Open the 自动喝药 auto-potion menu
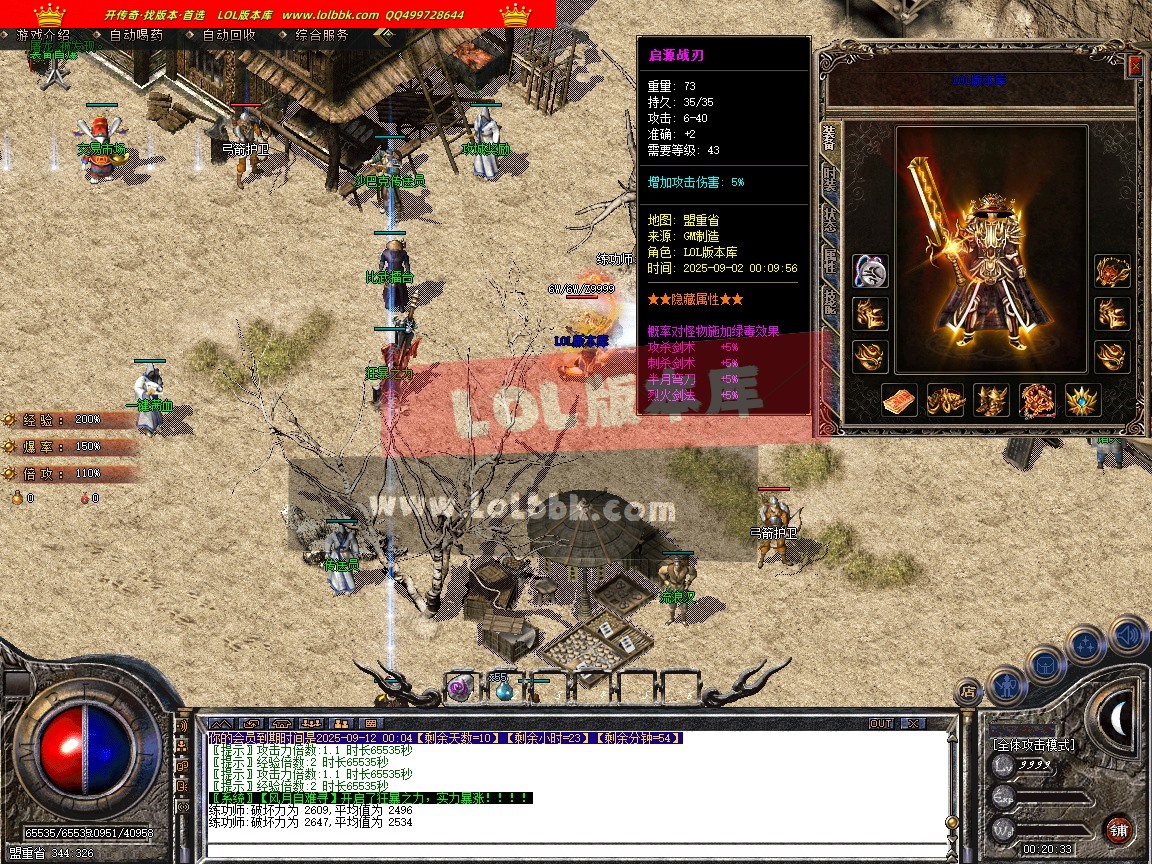This screenshot has width=1152, height=864. [x=136, y=35]
